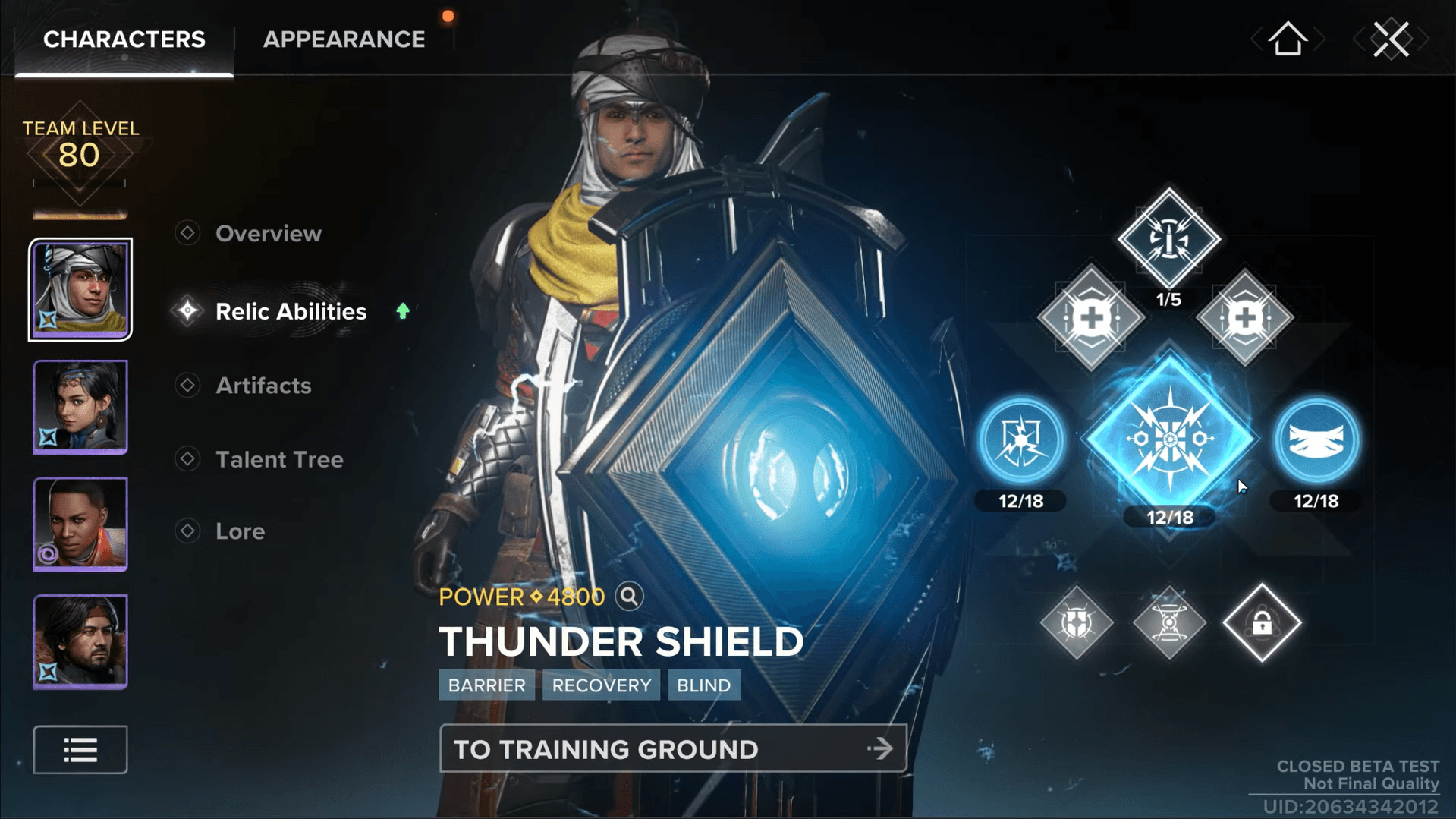Read the character Lore
The height and width of the screenshot is (819, 1456).
point(240,531)
